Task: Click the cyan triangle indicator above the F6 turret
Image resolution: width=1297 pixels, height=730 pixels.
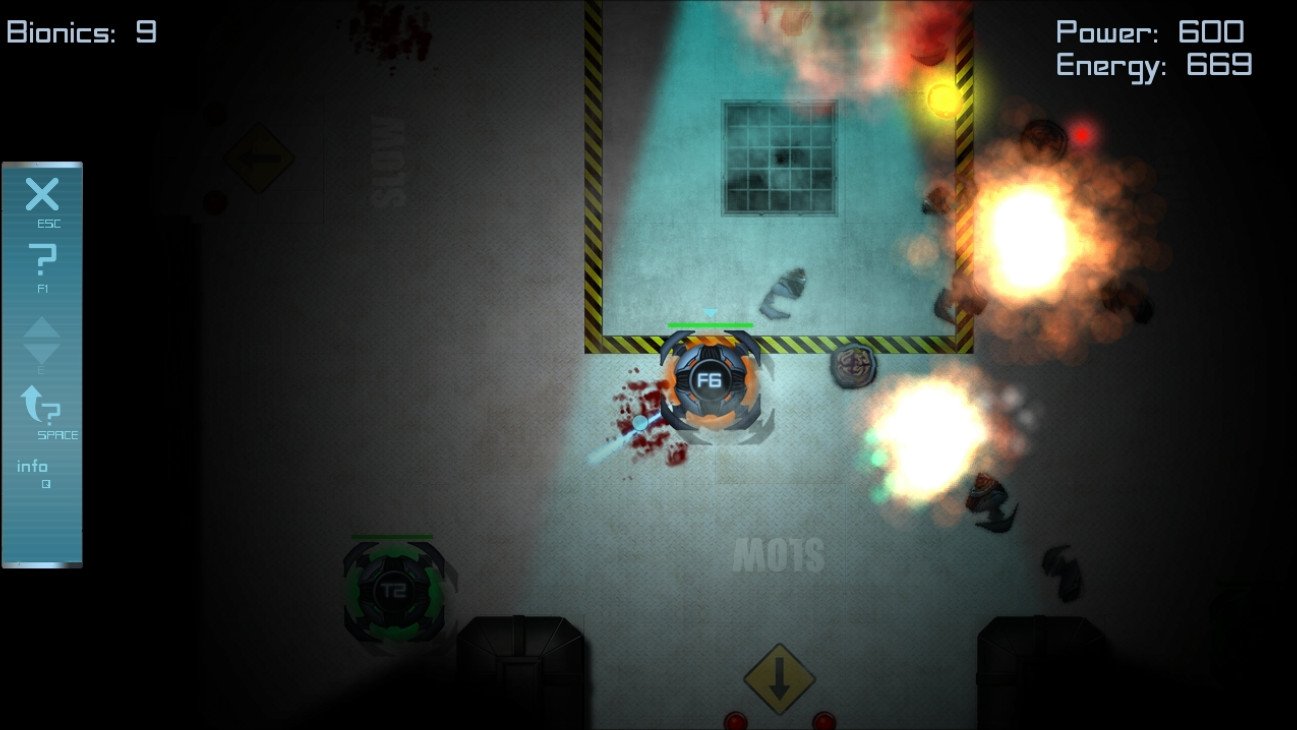Action: click(x=709, y=313)
